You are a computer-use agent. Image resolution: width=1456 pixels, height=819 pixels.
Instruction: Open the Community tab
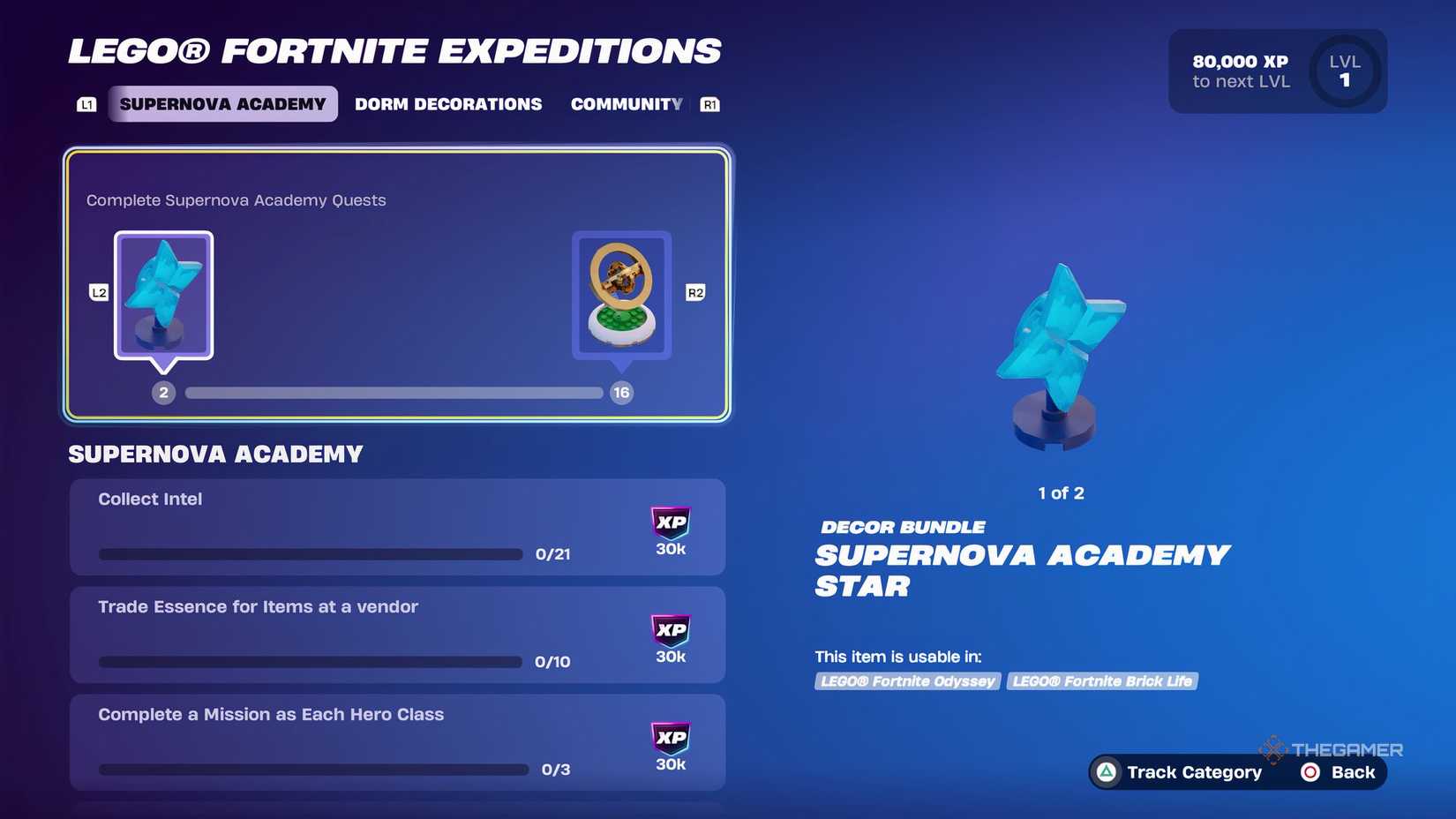click(x=627, y=103)
